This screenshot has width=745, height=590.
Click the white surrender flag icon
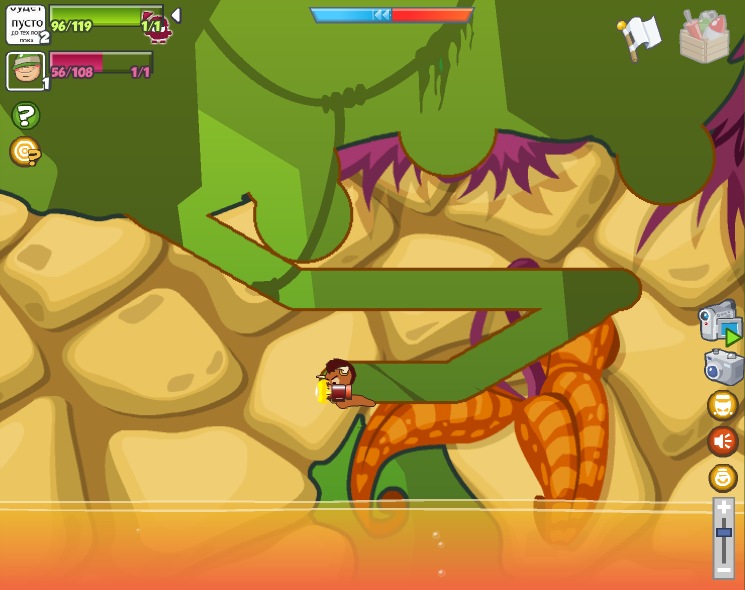(640, 36)
